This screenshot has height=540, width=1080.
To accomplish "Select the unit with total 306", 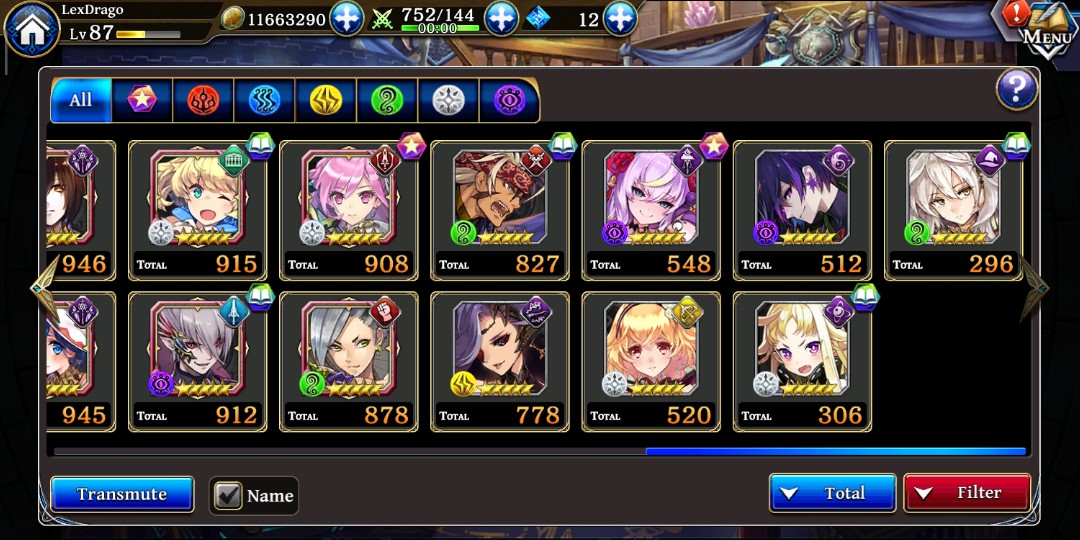I will click(802, 362).
